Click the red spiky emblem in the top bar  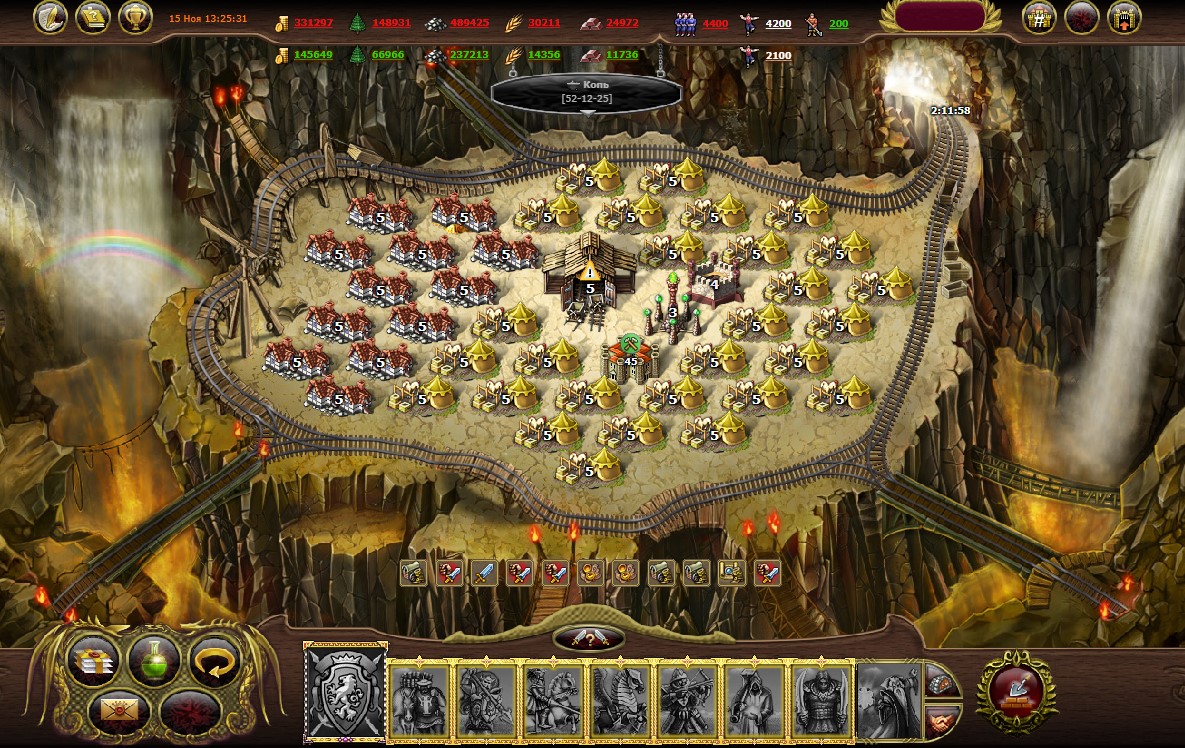pos(1083,17)
